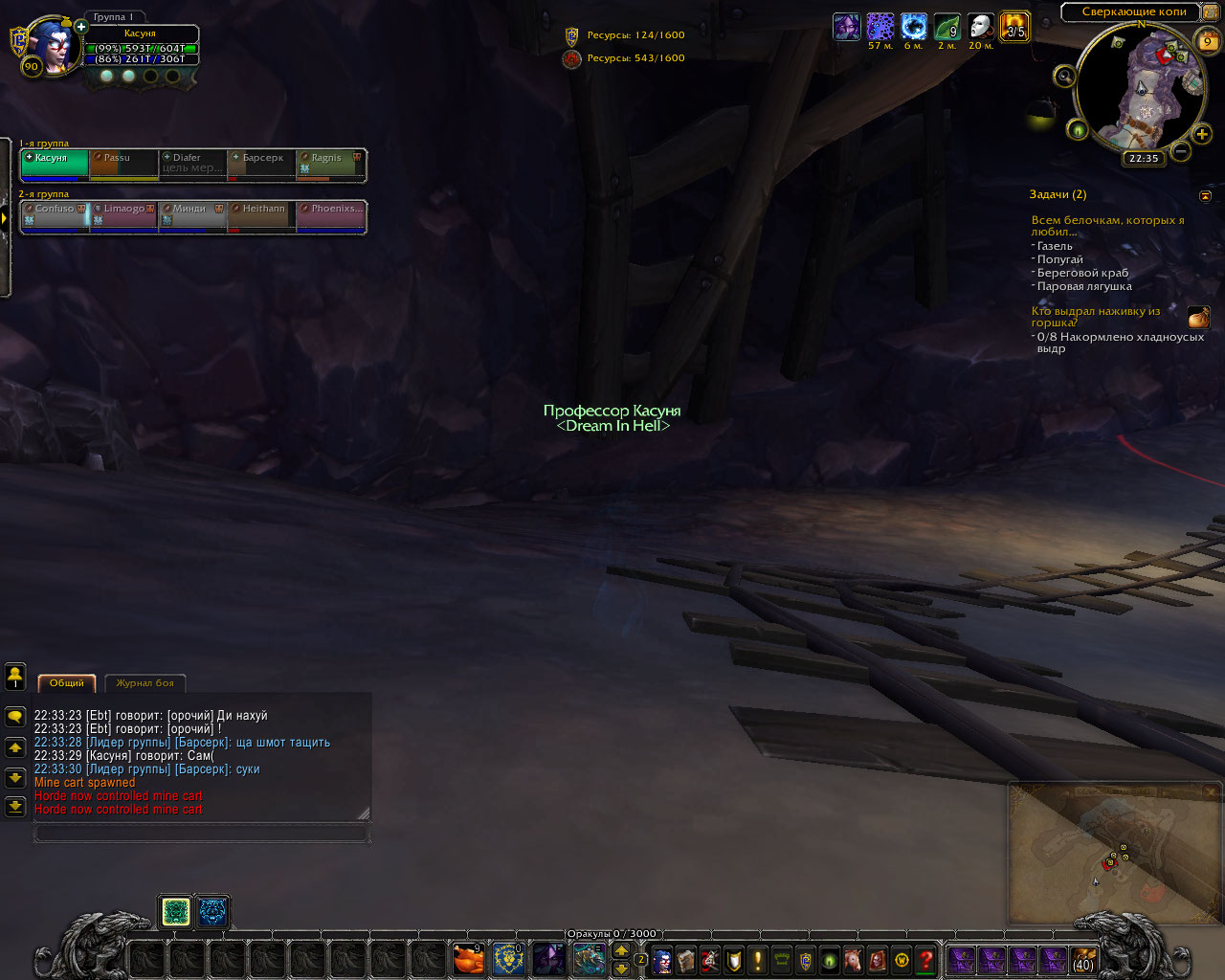Click the white mask buff icon
This screenshot has width=1225, height=980.
pos(981,27)
